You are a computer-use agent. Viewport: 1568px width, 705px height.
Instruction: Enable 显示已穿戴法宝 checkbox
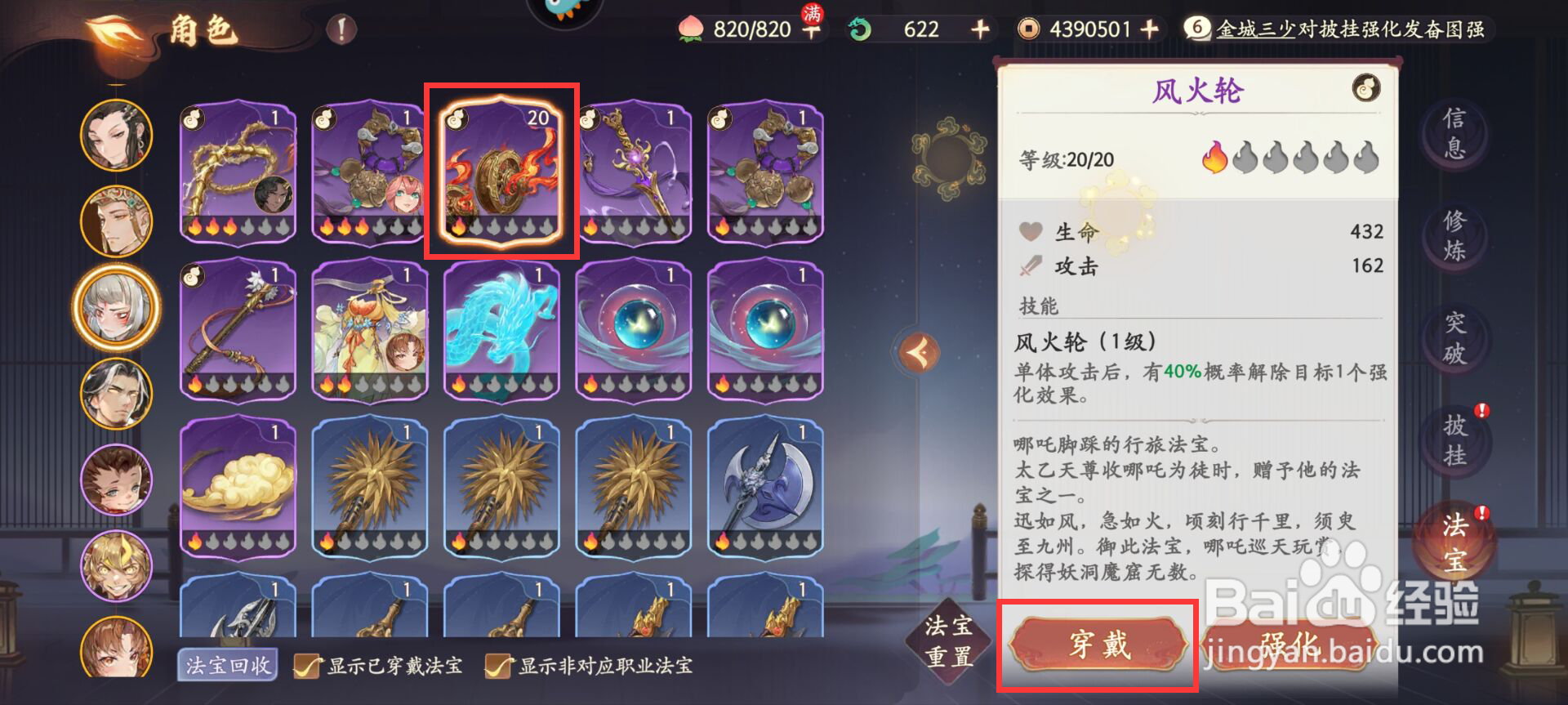pos(306,664)
